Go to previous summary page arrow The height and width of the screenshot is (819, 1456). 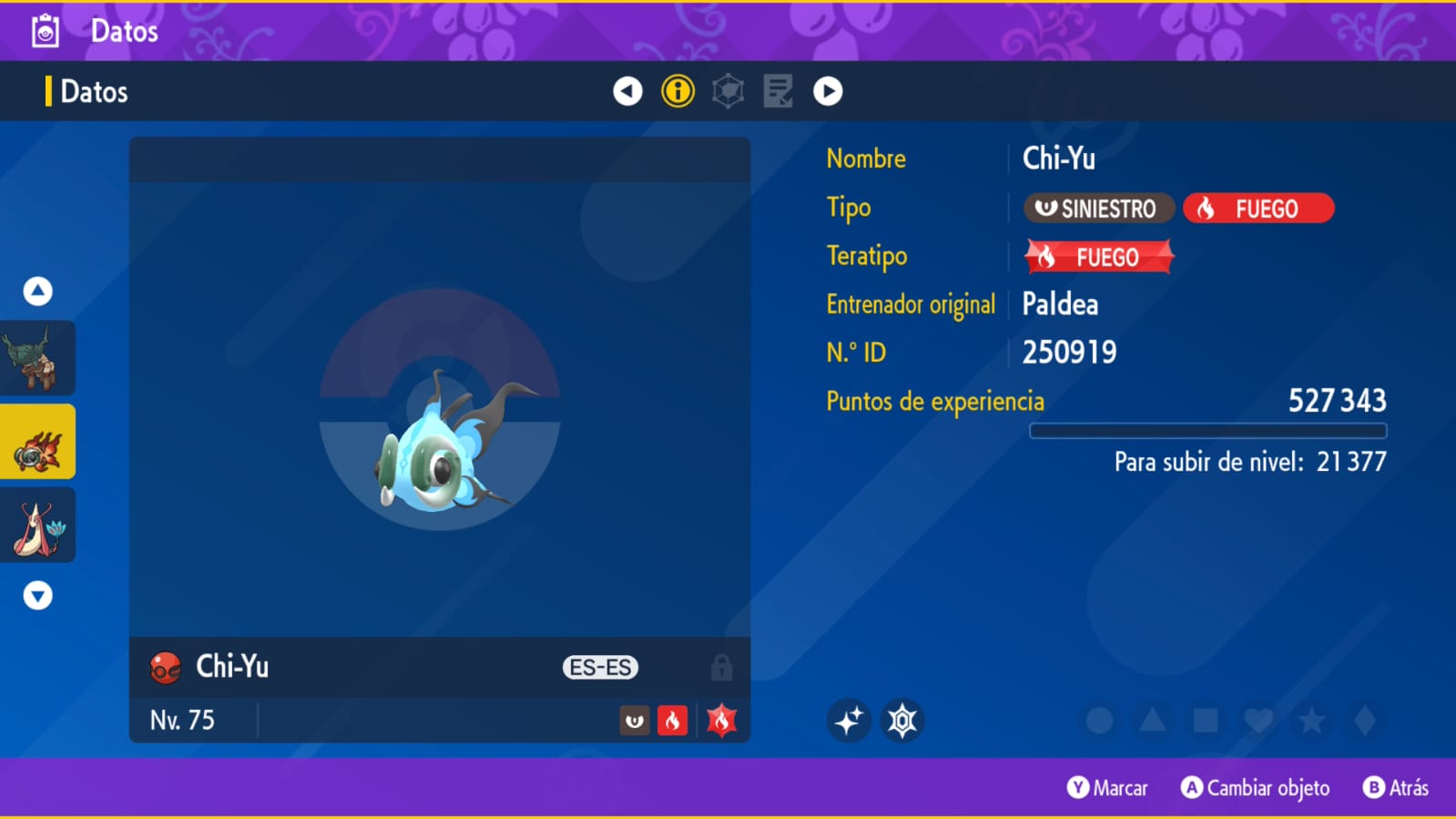pos(627,91)
